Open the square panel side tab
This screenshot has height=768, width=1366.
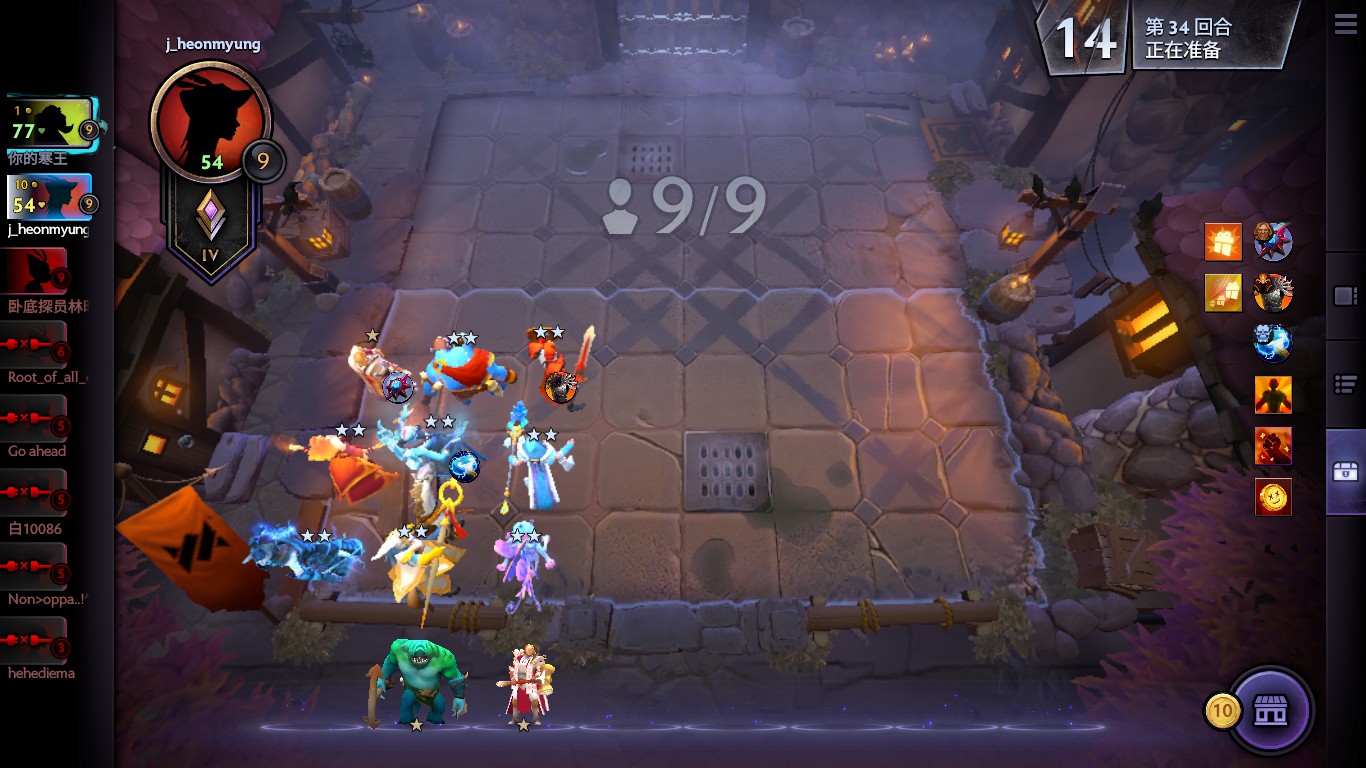pos(1345,296)
